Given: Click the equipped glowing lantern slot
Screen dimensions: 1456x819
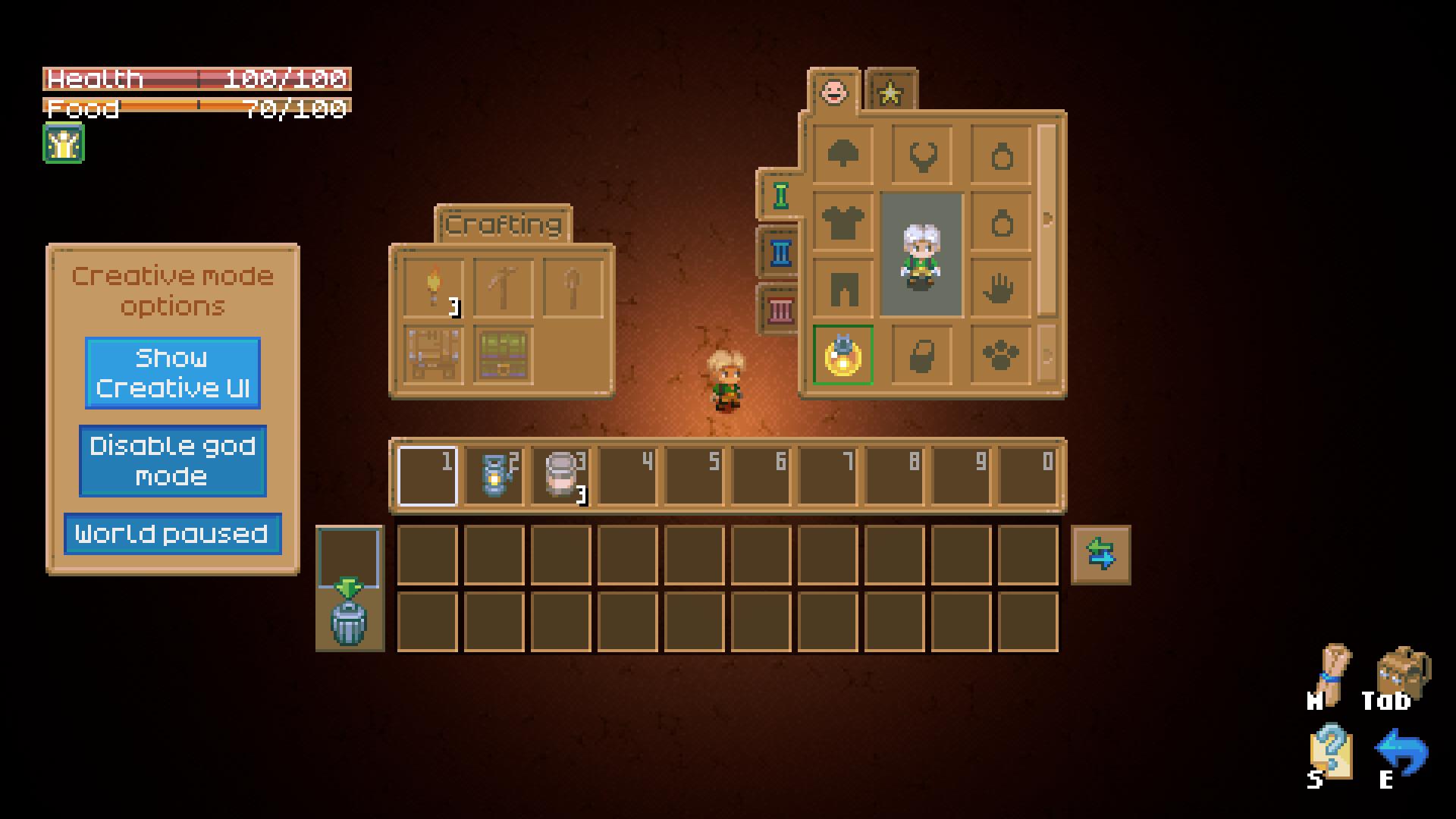Looking at the screenshot, I should [x=843, y=355].
